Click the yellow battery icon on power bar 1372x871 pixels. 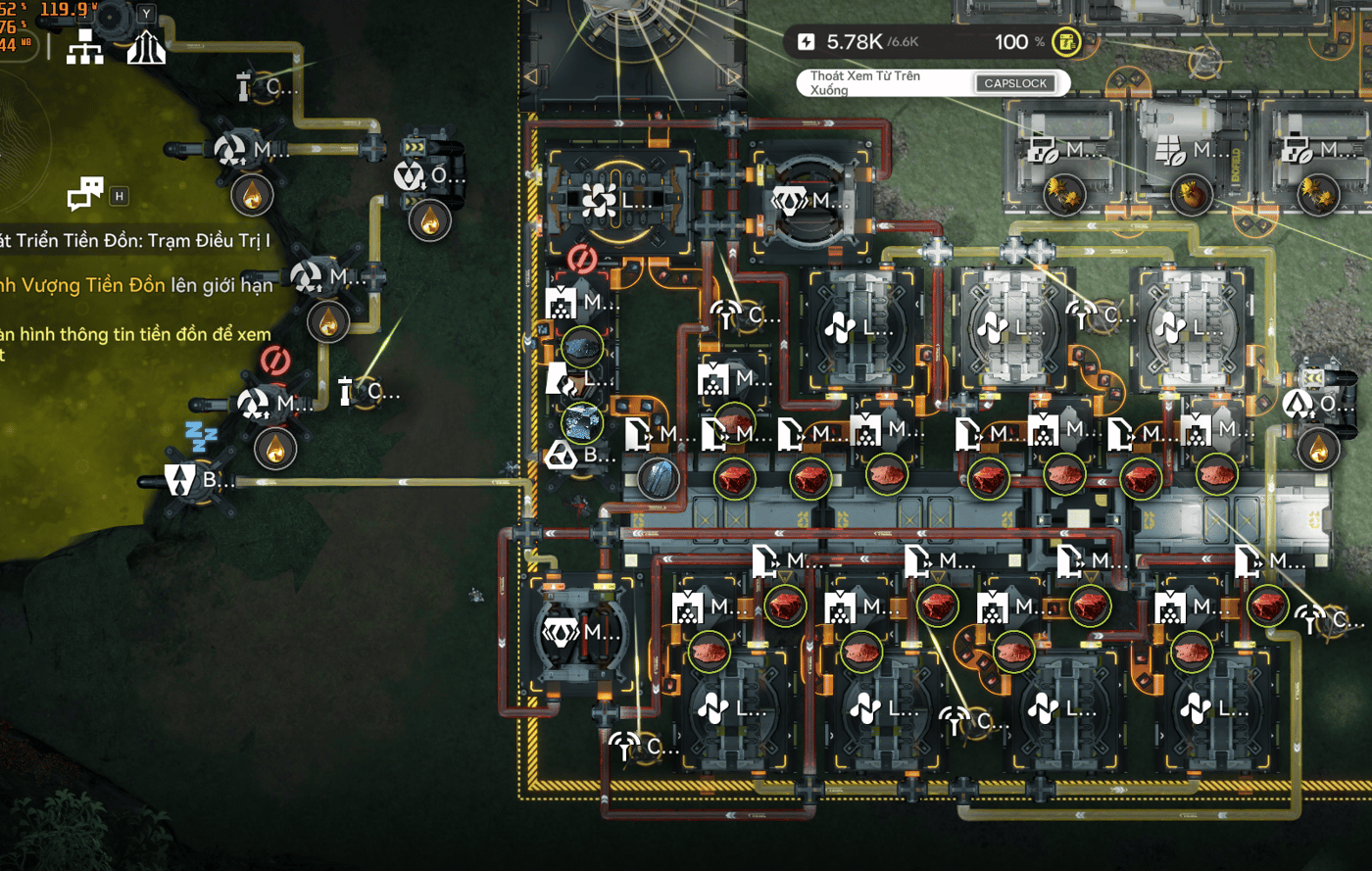(1065, 42)
